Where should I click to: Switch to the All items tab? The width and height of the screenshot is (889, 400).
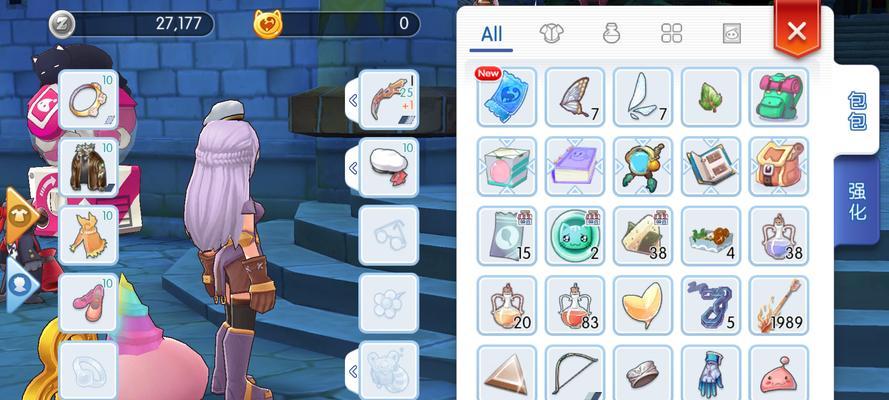click(491, 34)
